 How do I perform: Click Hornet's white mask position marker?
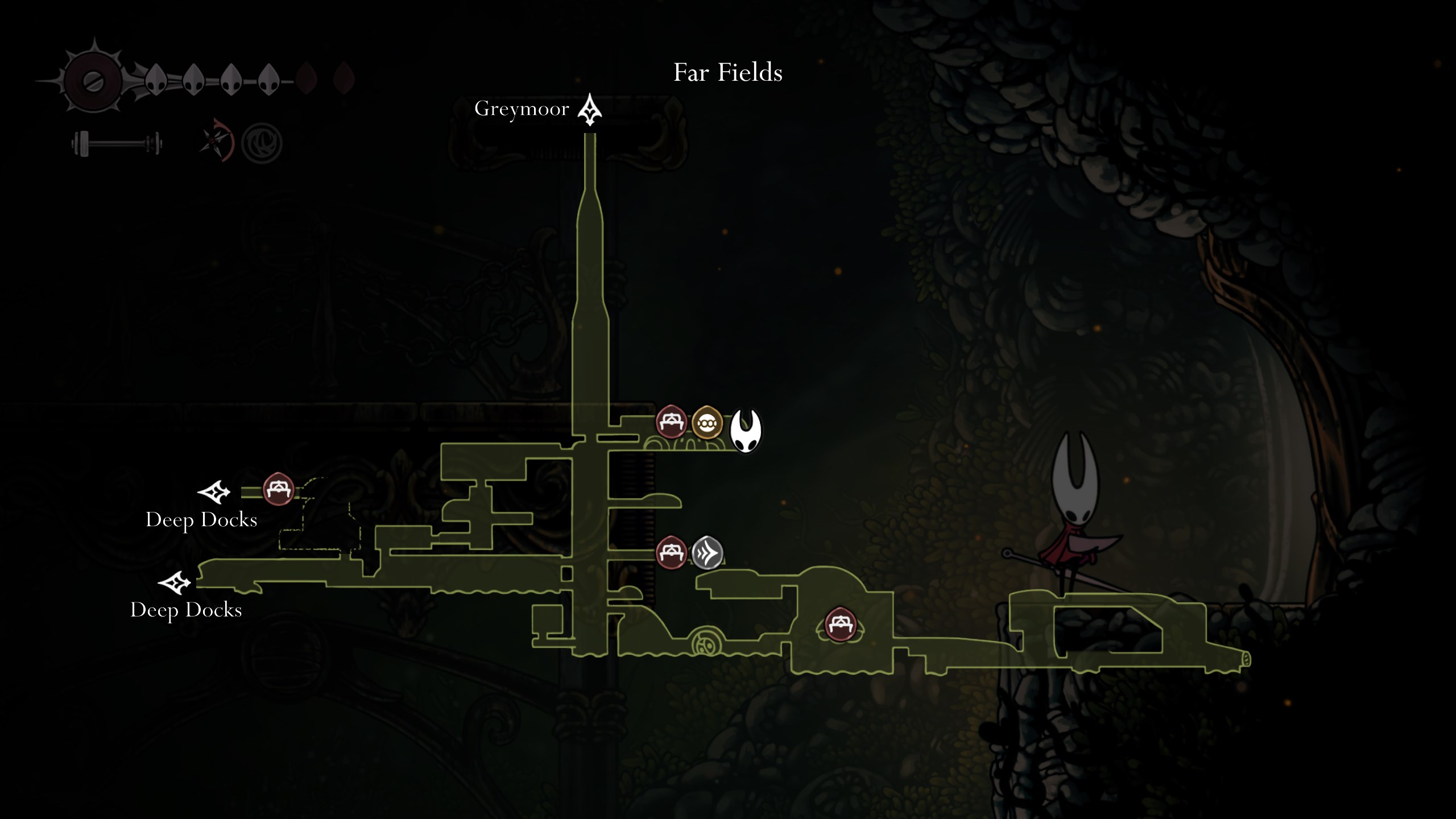(x=745, y=431)
